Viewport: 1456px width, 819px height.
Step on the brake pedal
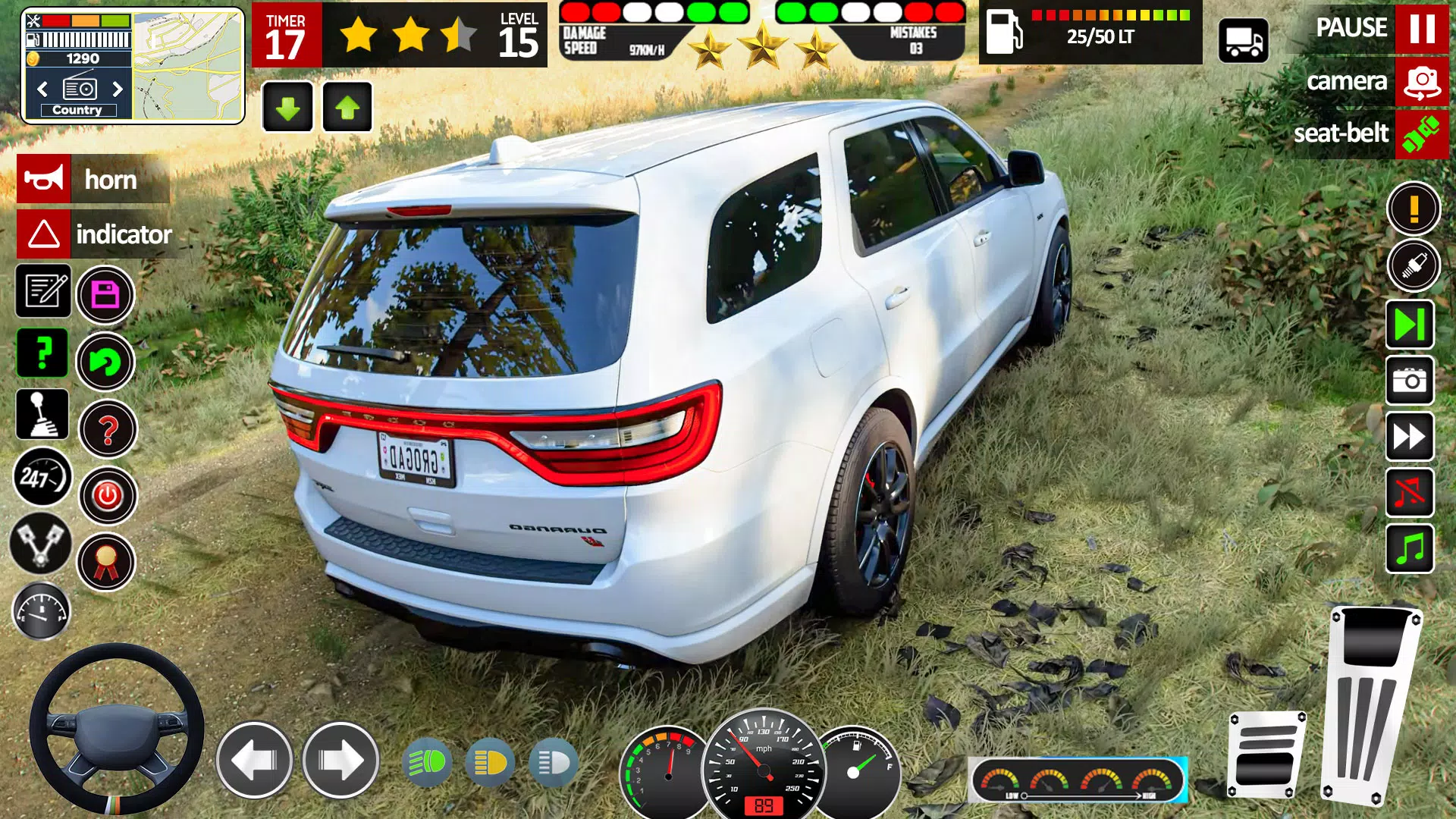[x=1266, y=755]
